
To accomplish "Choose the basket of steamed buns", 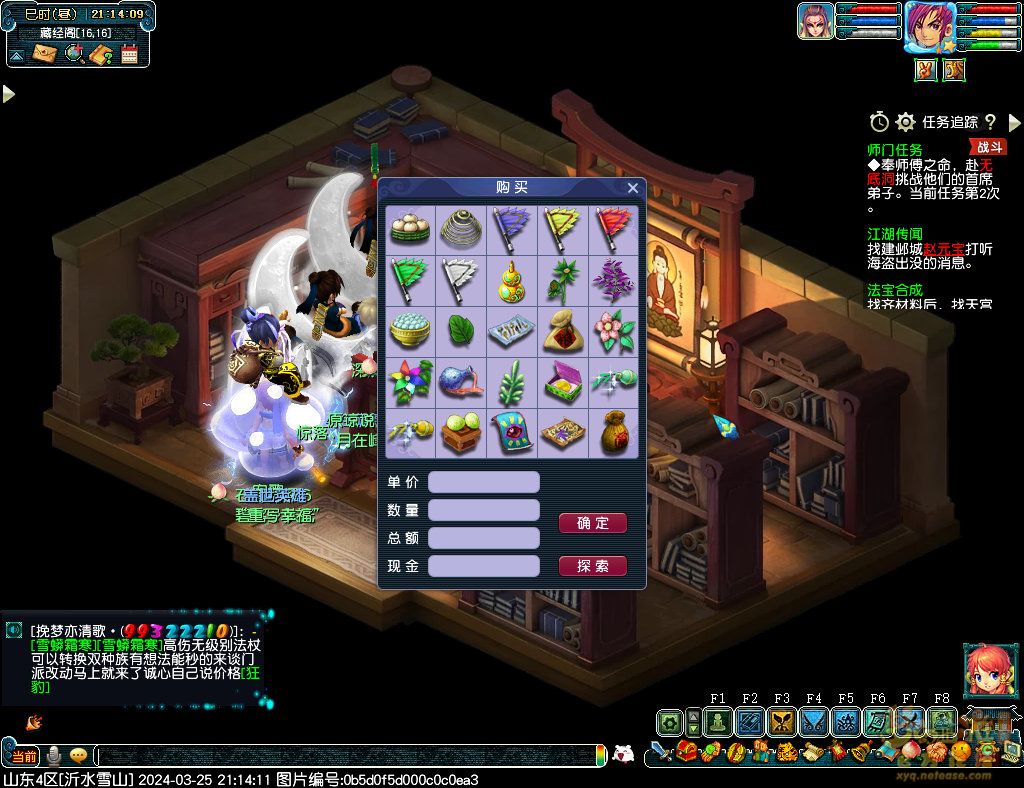I will pos(410,229).
